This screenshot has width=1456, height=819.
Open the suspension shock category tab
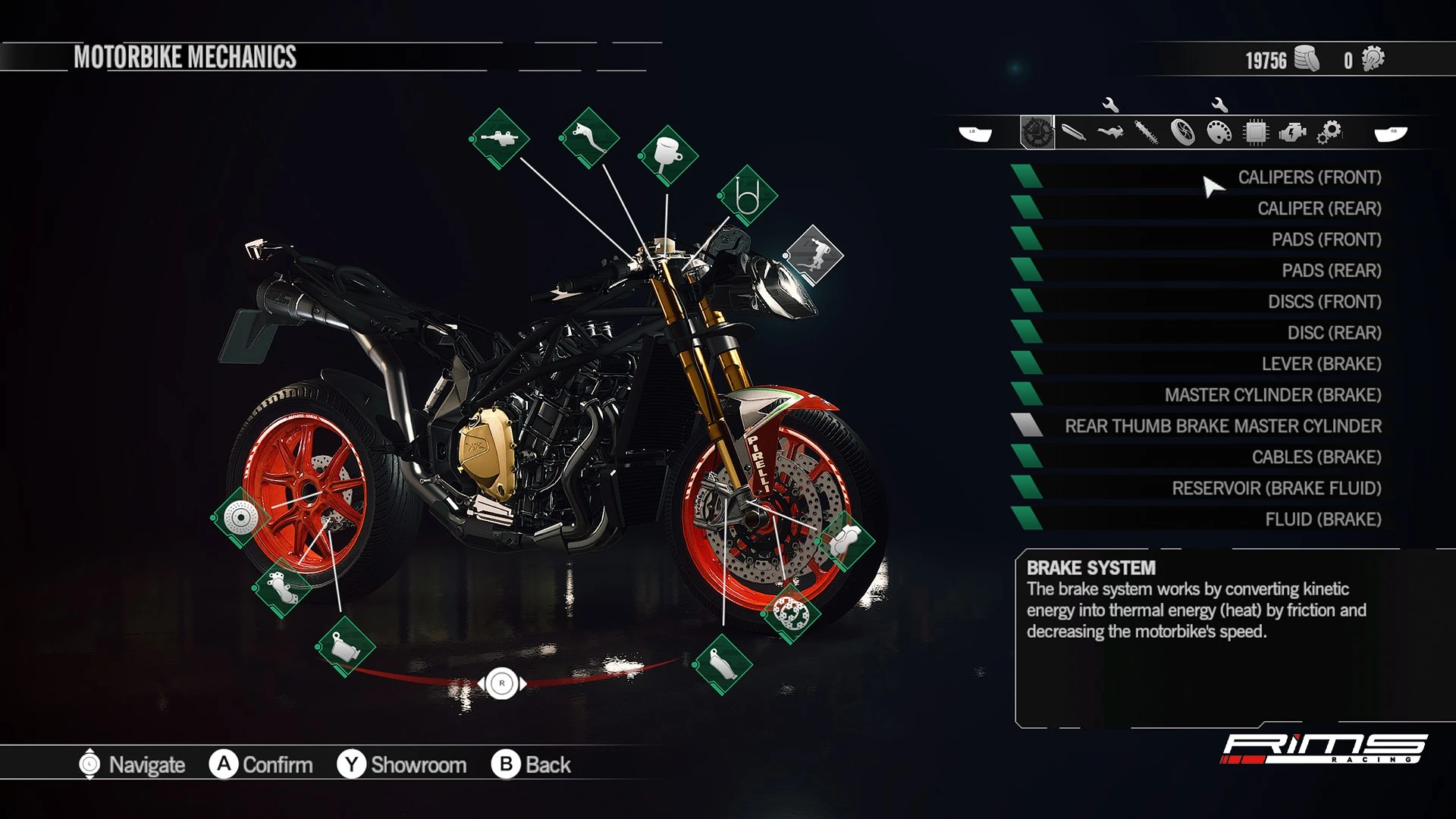coord(1146,133)
